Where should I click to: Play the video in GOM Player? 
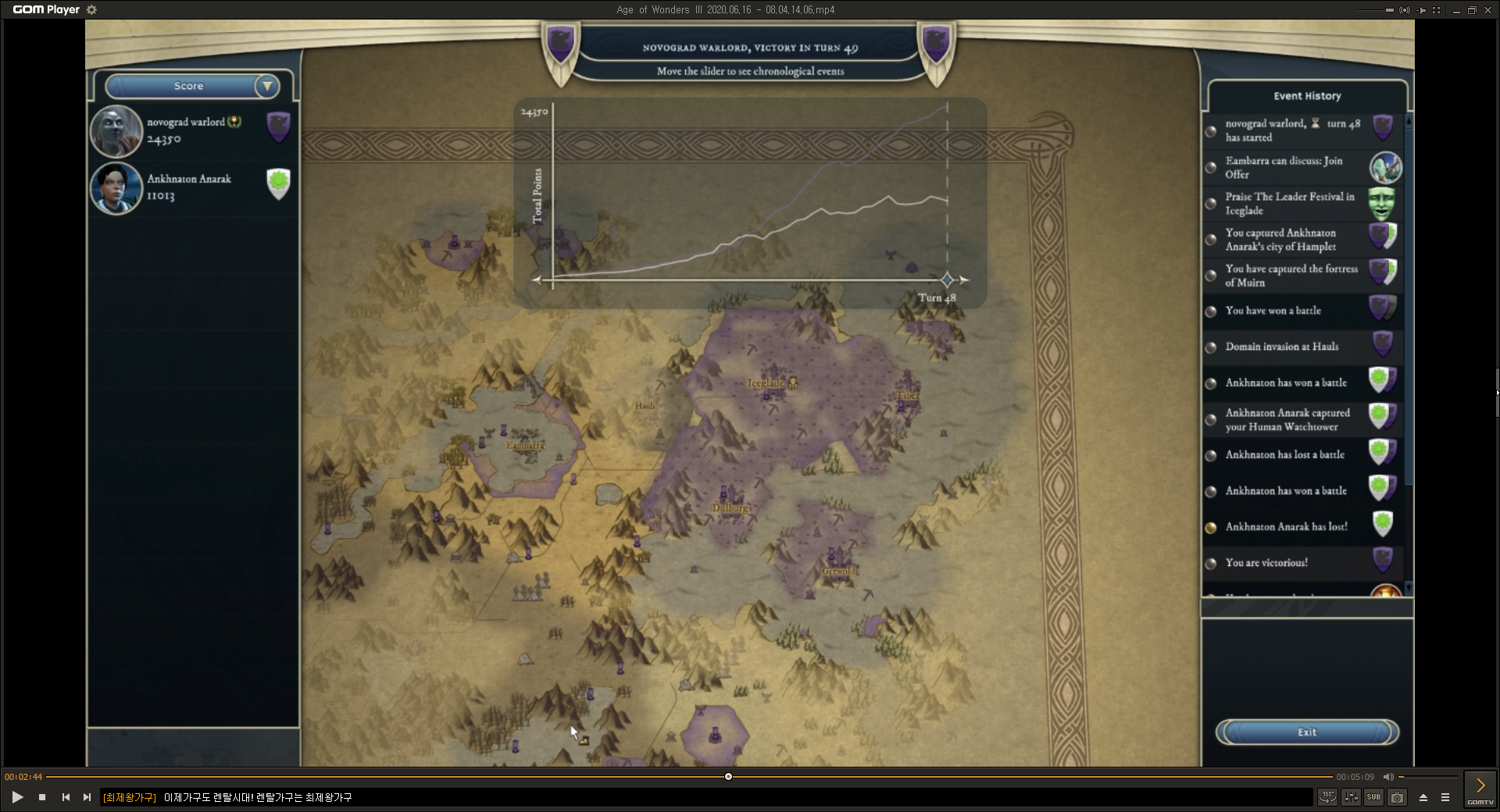17,797
